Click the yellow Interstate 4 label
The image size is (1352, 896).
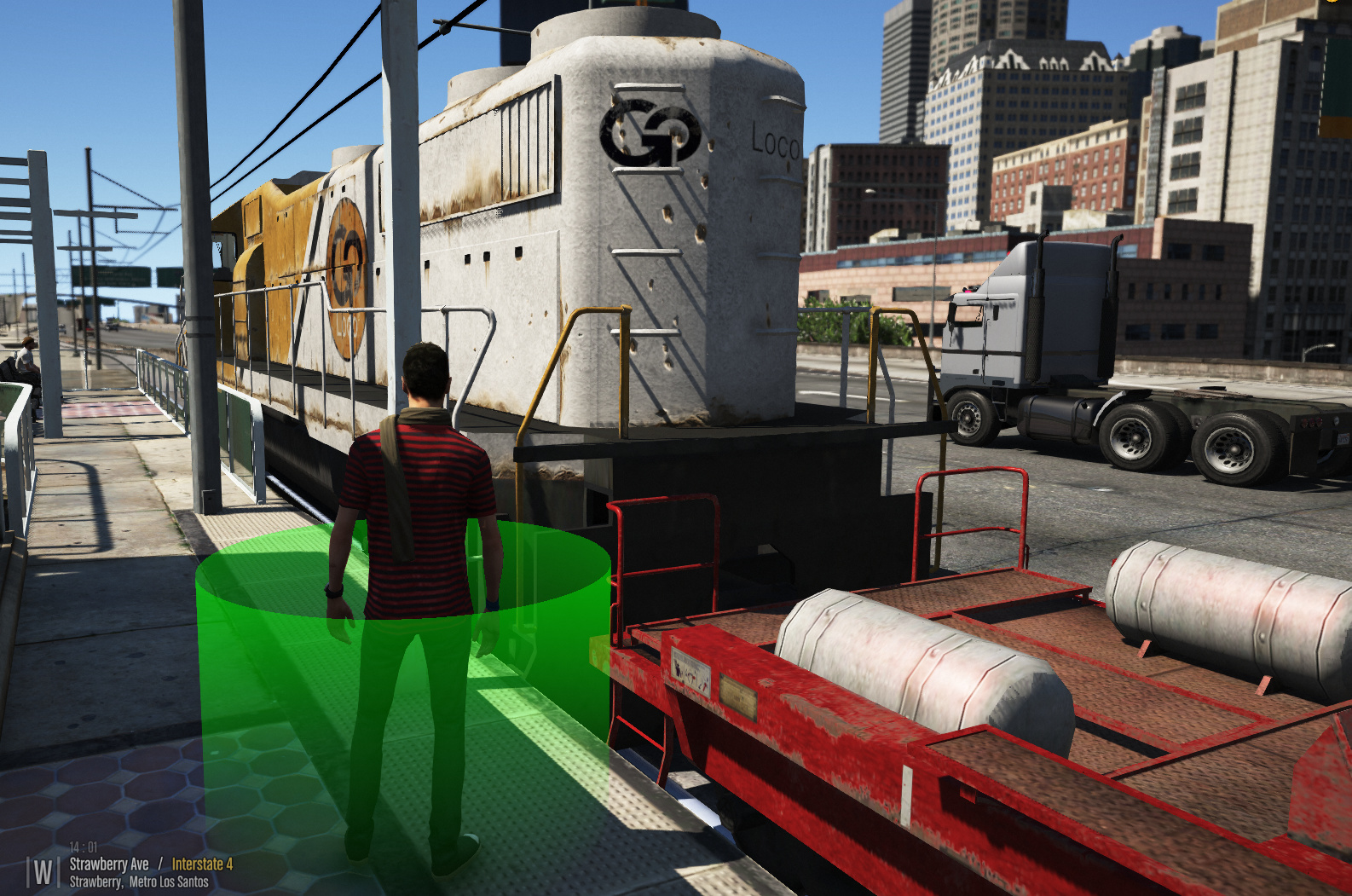pos(203,863)
